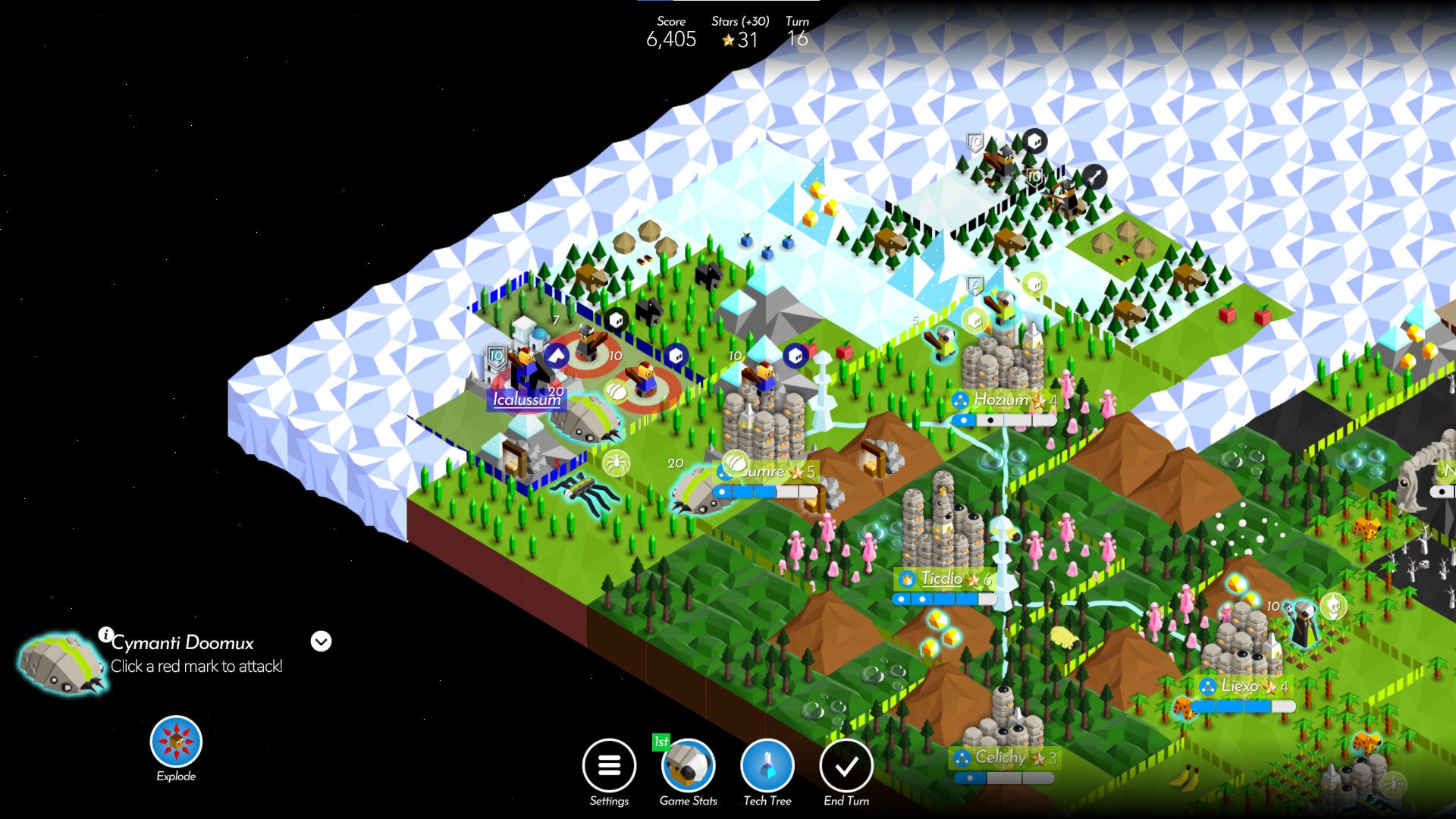Select the Liexo city label
The width and height of the screenshot is (1456, 819).
click(1240, 686)
